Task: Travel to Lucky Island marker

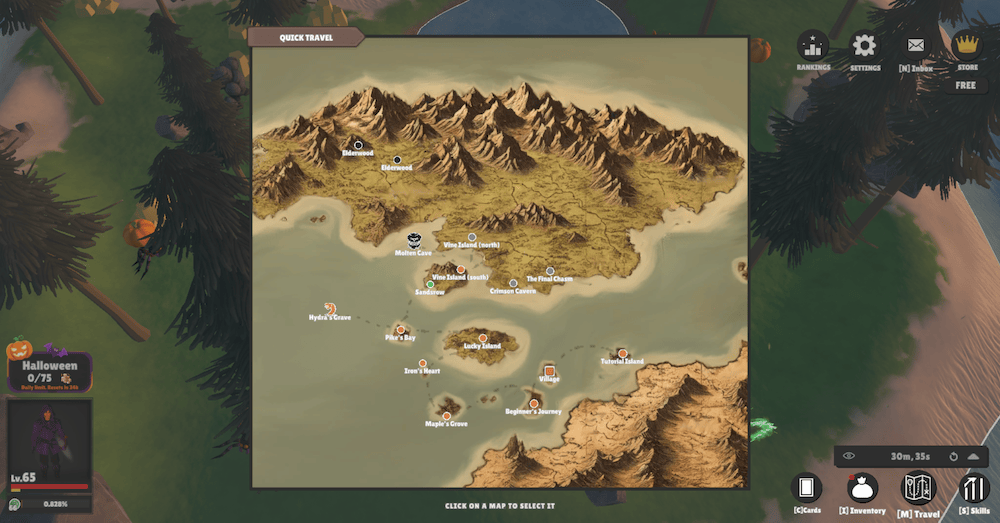Action: coord(482,337)
